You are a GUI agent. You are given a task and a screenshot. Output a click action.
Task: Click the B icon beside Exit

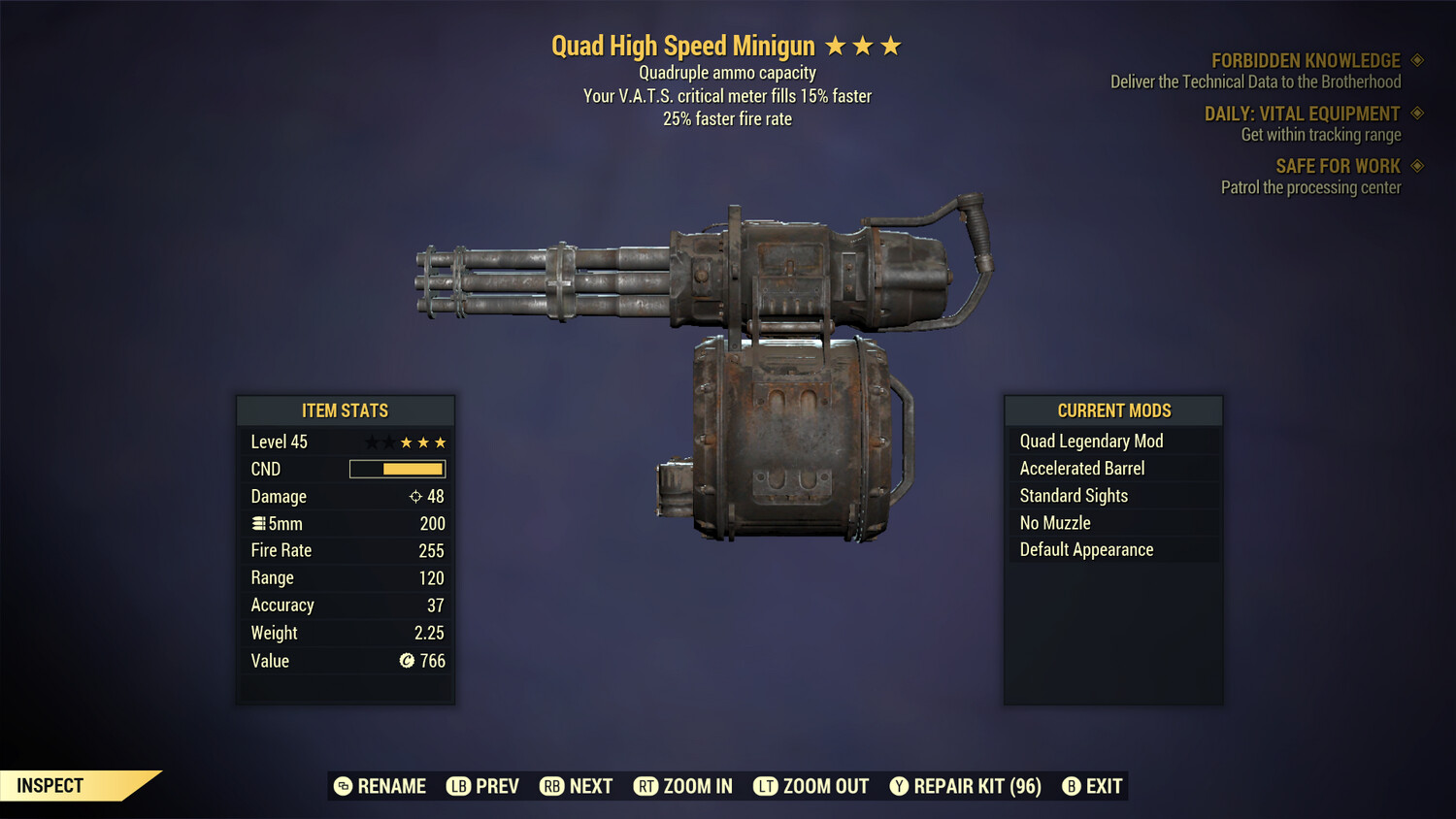tap(1072, 786)
